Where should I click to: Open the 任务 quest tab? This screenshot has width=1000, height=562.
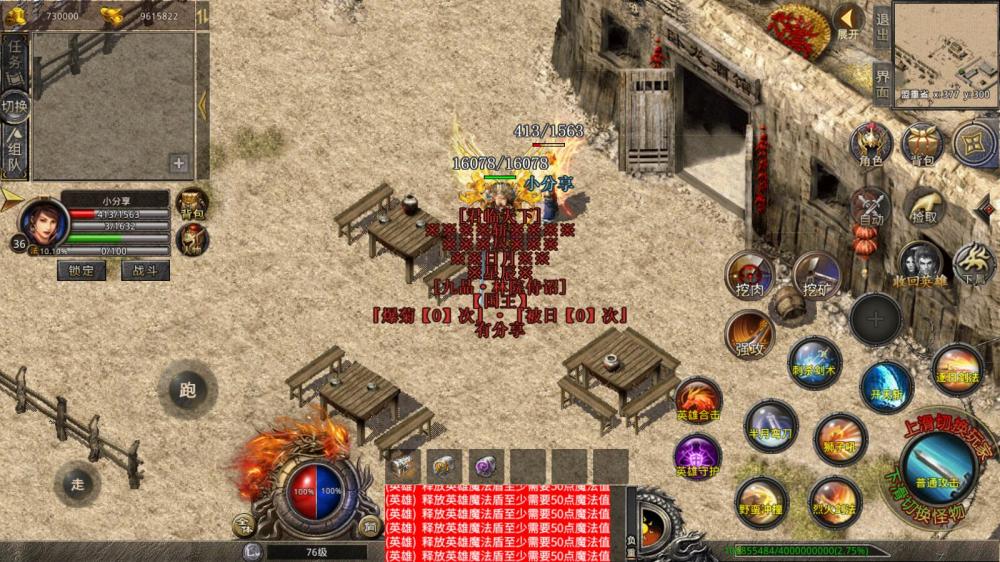tap(15, 58)
